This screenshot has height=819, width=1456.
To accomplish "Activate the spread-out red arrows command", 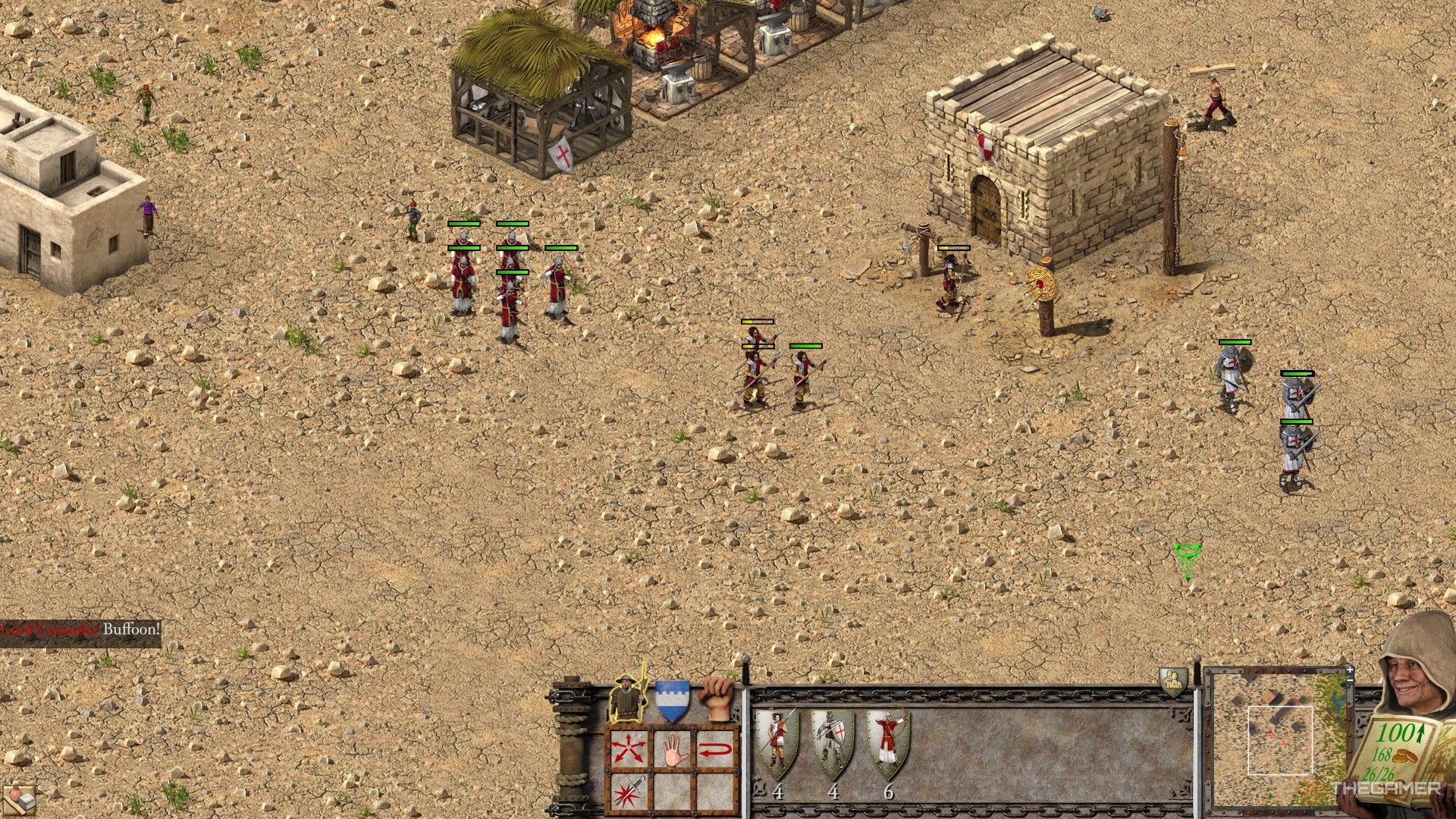I will (629, 749).
